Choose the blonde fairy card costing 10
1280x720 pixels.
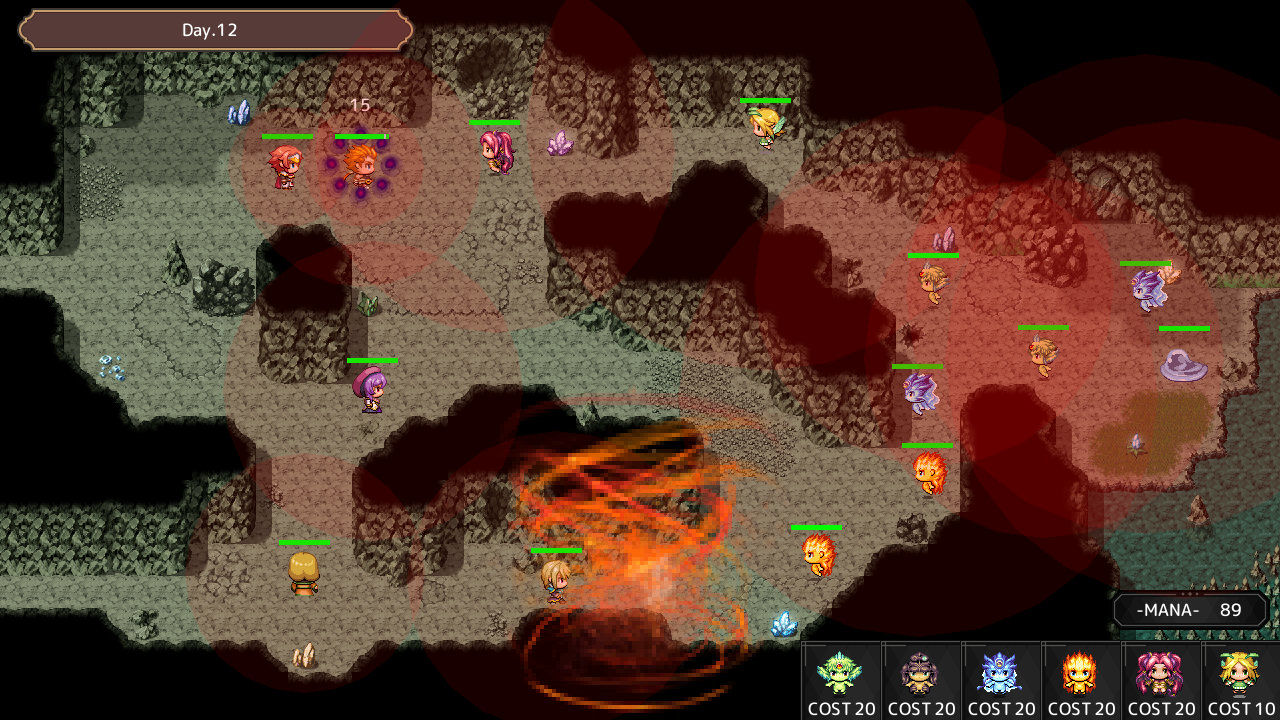pos(1240,680)
